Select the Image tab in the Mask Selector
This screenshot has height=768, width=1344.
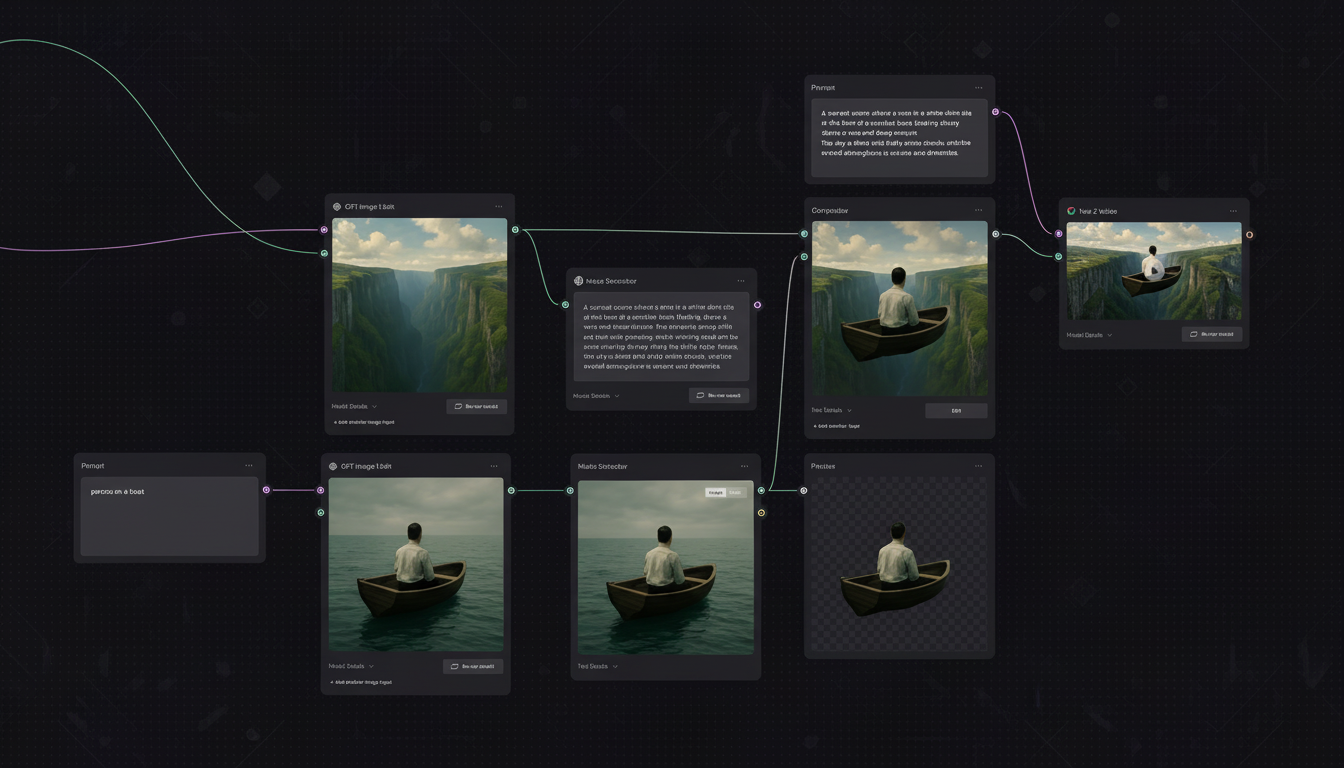pyautogui.click(x=715, y=492)
